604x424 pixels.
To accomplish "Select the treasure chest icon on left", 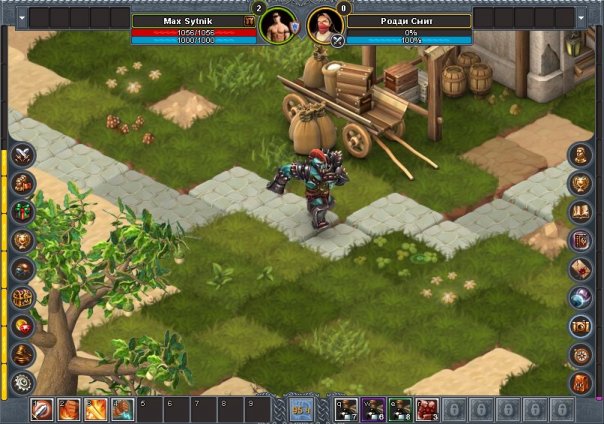I will 22,297.
